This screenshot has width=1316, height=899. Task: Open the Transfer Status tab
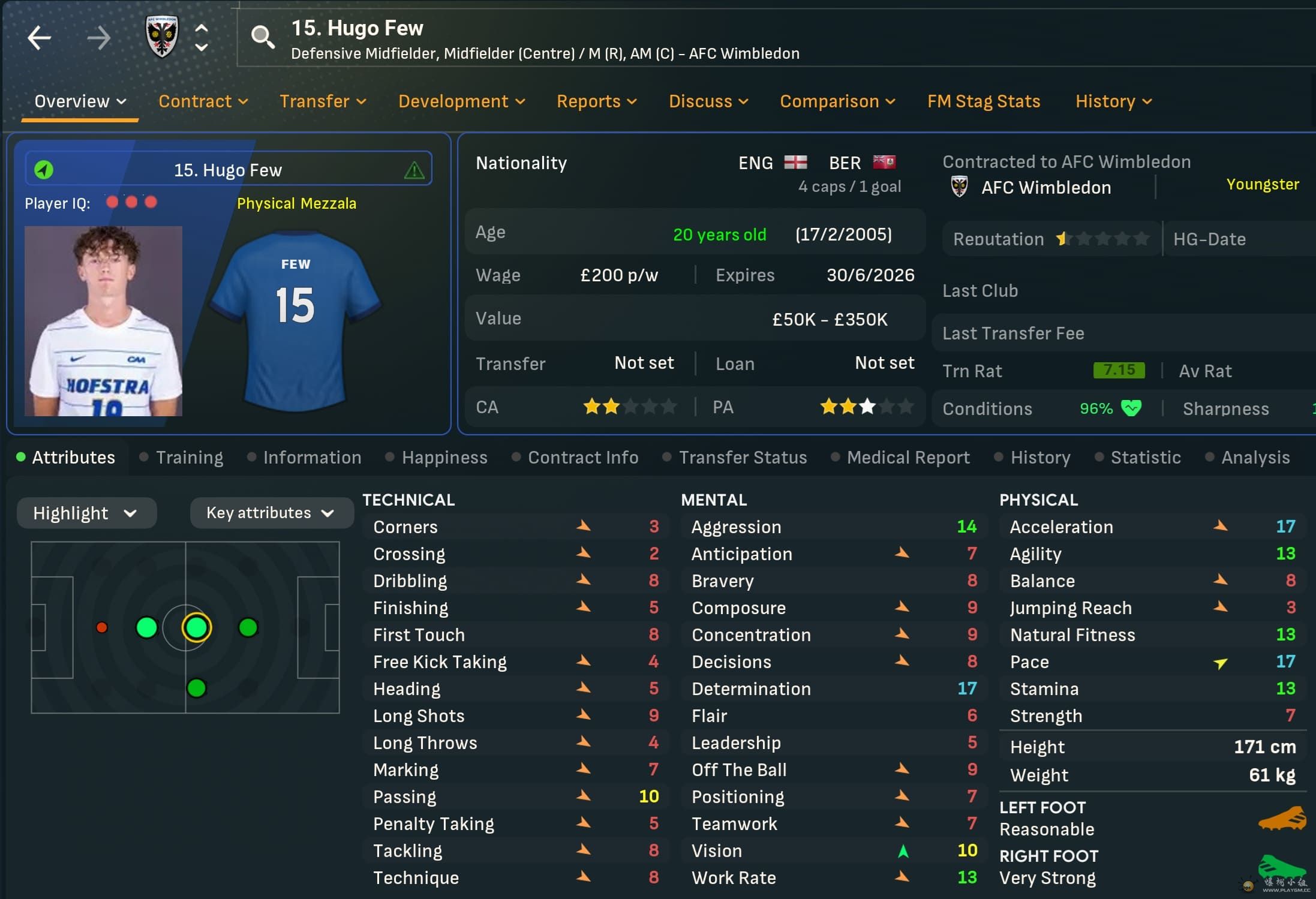743,458
